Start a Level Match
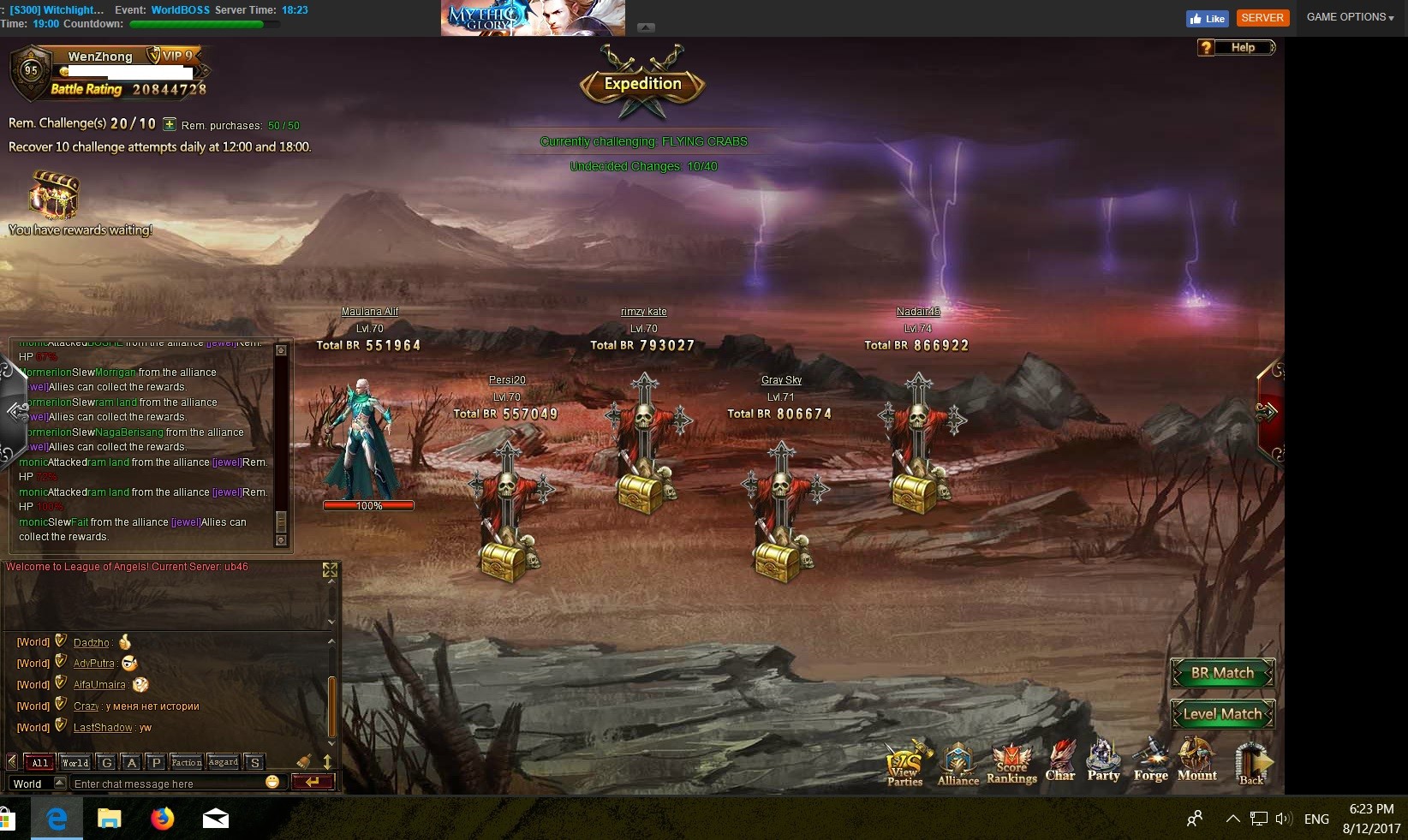 click(x=1222, y=714)
